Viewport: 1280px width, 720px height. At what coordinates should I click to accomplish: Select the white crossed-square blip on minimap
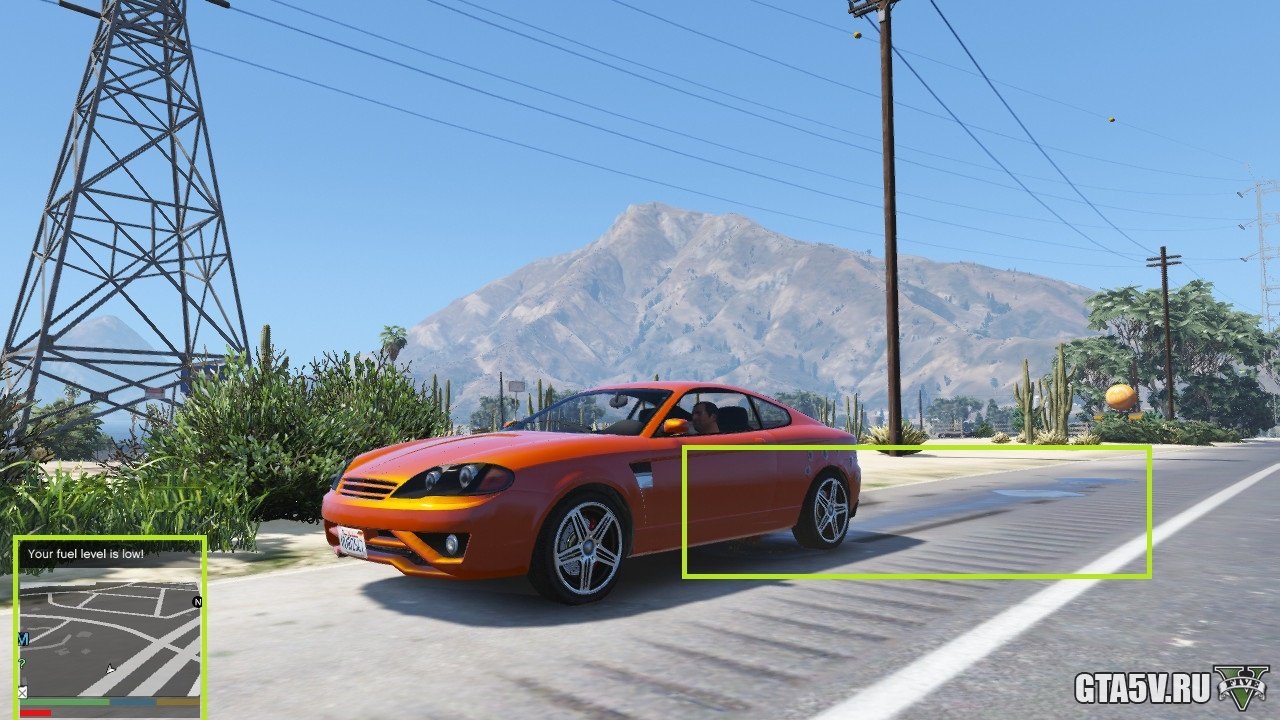click(23, 691)
